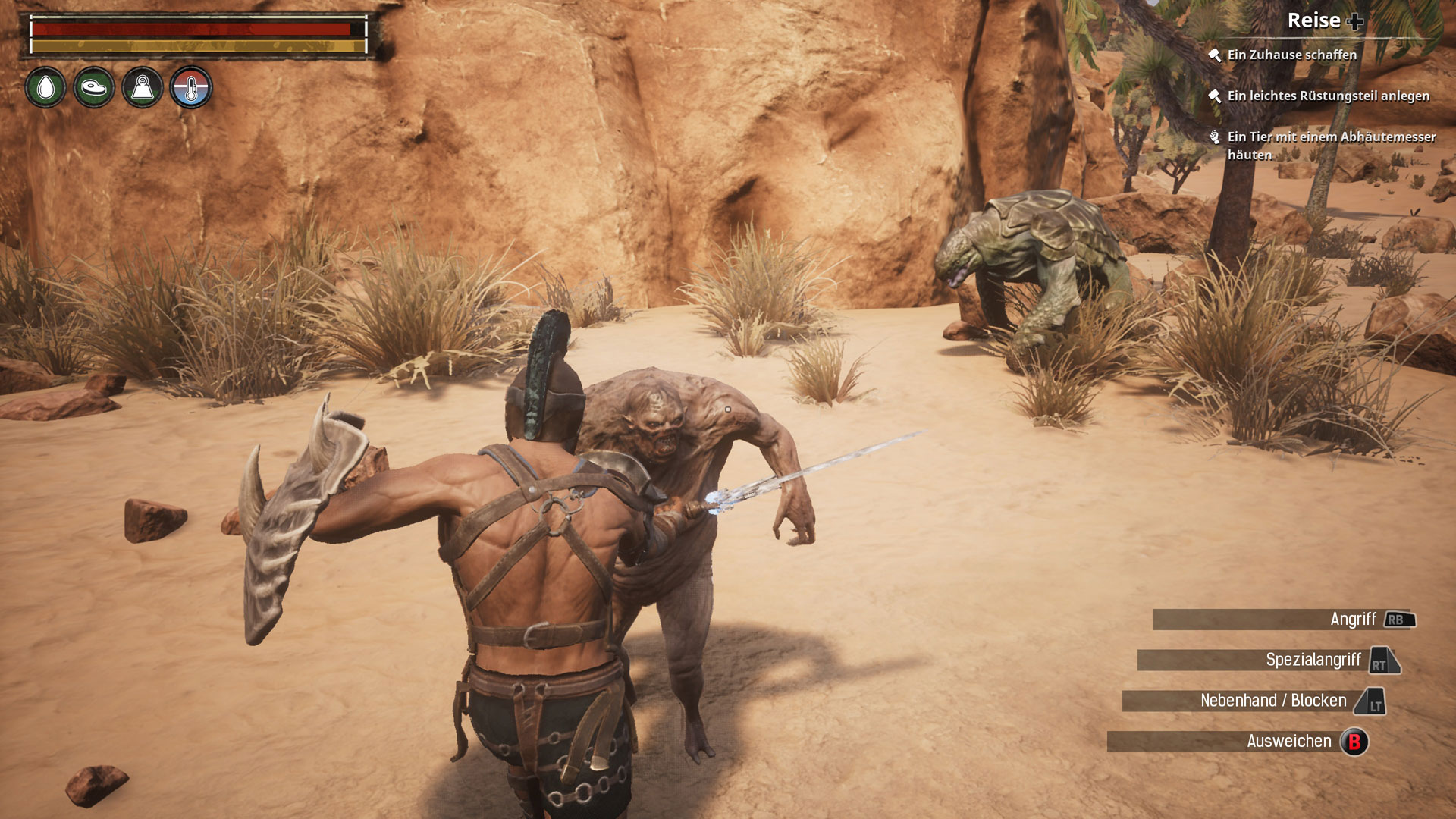Select the 'Ein Zuhause schaffen' objective
This screenshot has width=1456, height=819.
click(x=1291, y=55)
